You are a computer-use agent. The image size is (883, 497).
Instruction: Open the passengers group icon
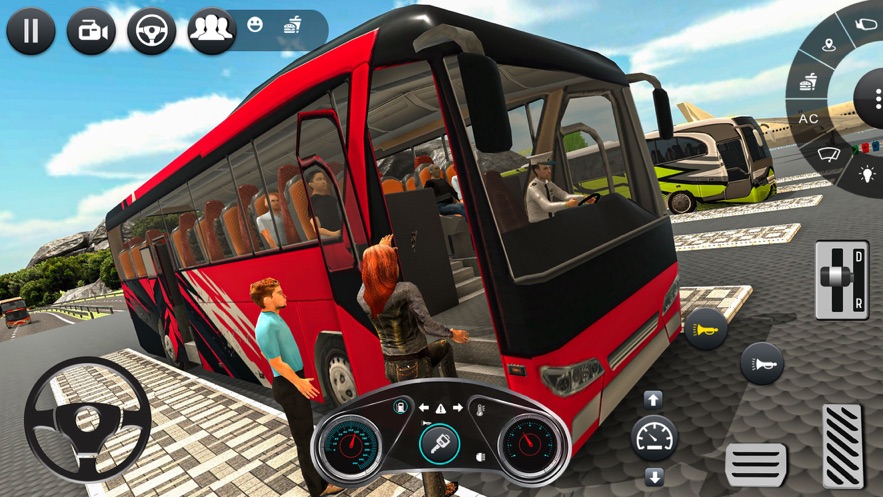[x=211, y=31]
